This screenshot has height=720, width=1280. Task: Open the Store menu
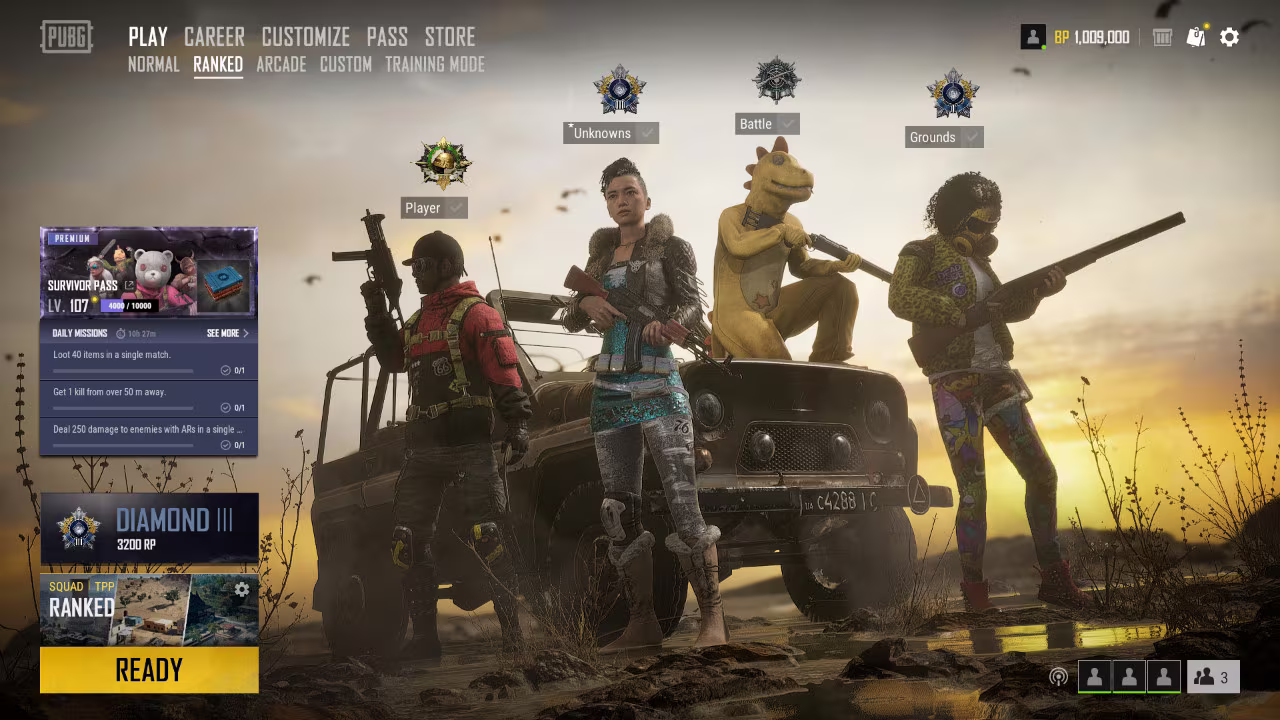pos(450,37)
